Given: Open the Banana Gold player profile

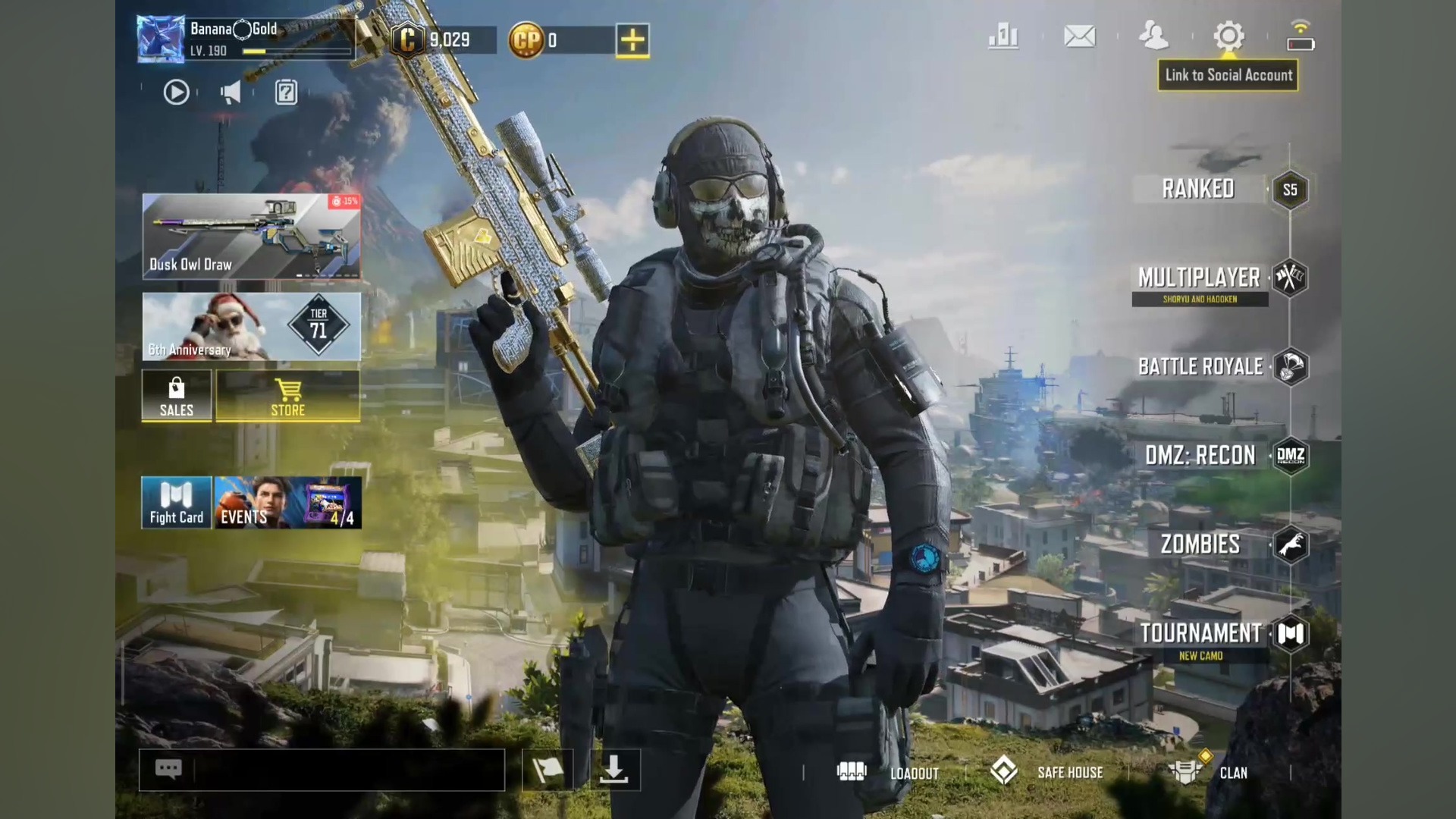Looking at the screenshot, I should [161, 39].
